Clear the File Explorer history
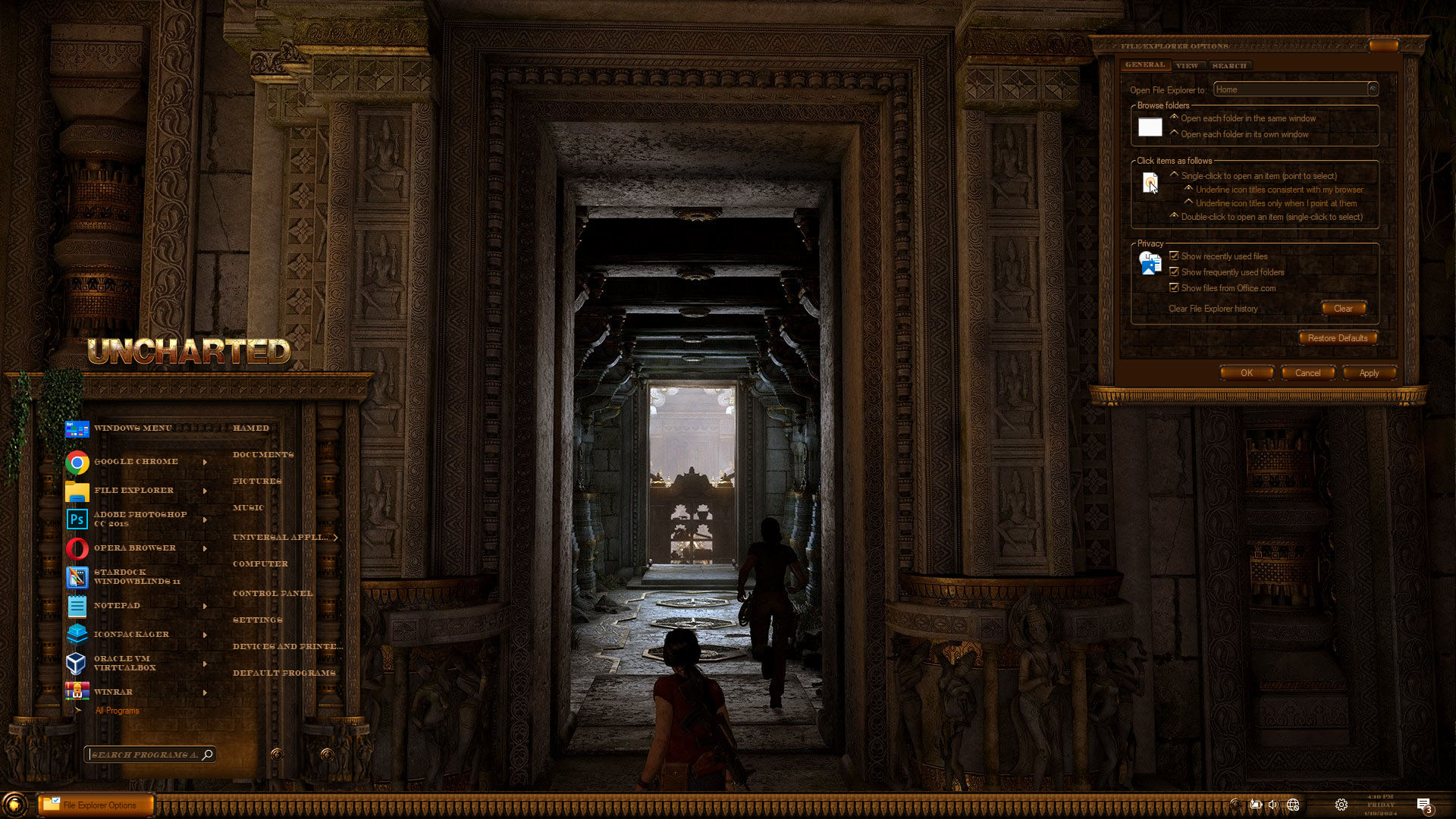Screen dimensions: 1456x819 1343,309
